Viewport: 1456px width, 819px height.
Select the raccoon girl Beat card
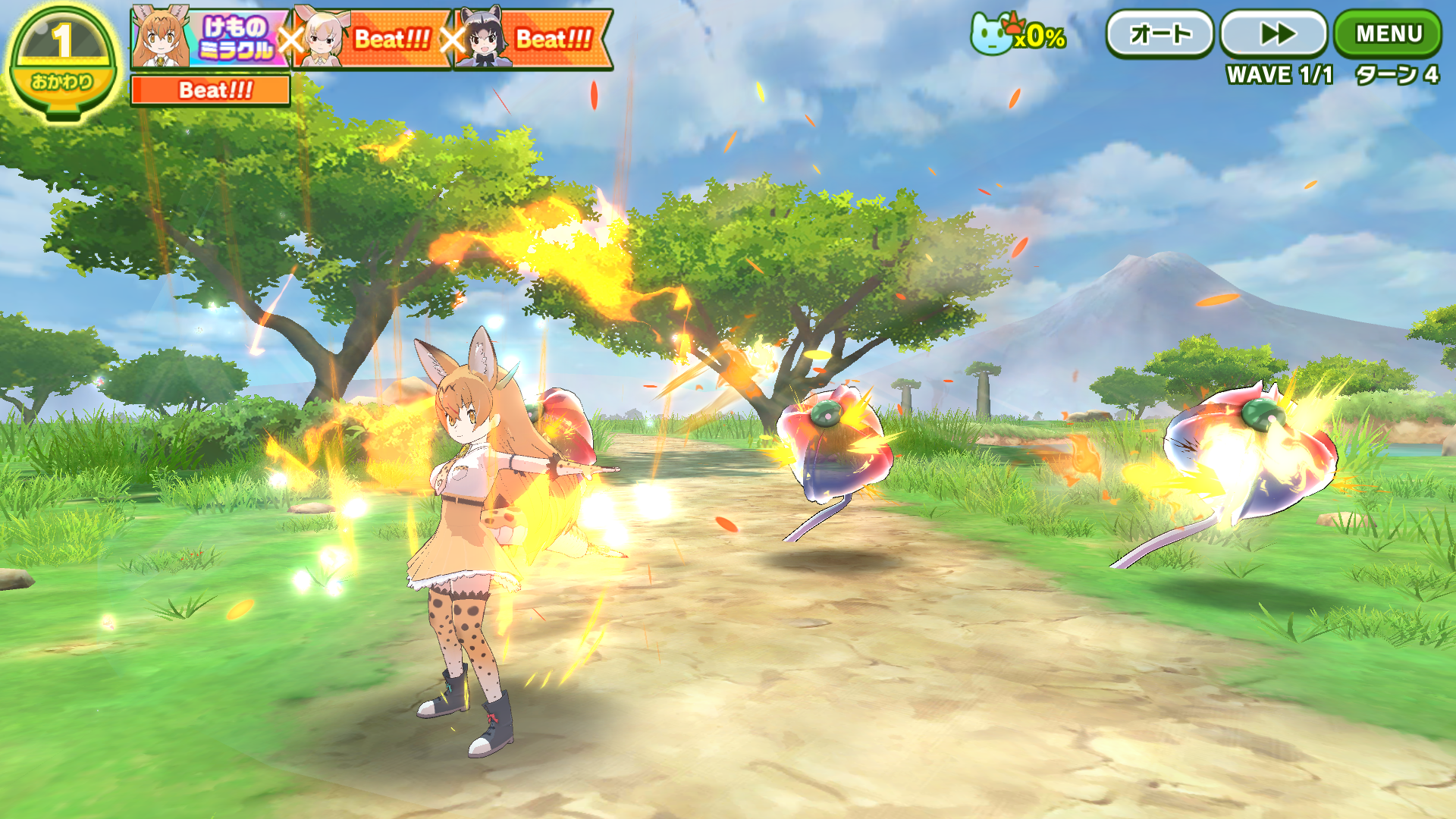(534, 38)
